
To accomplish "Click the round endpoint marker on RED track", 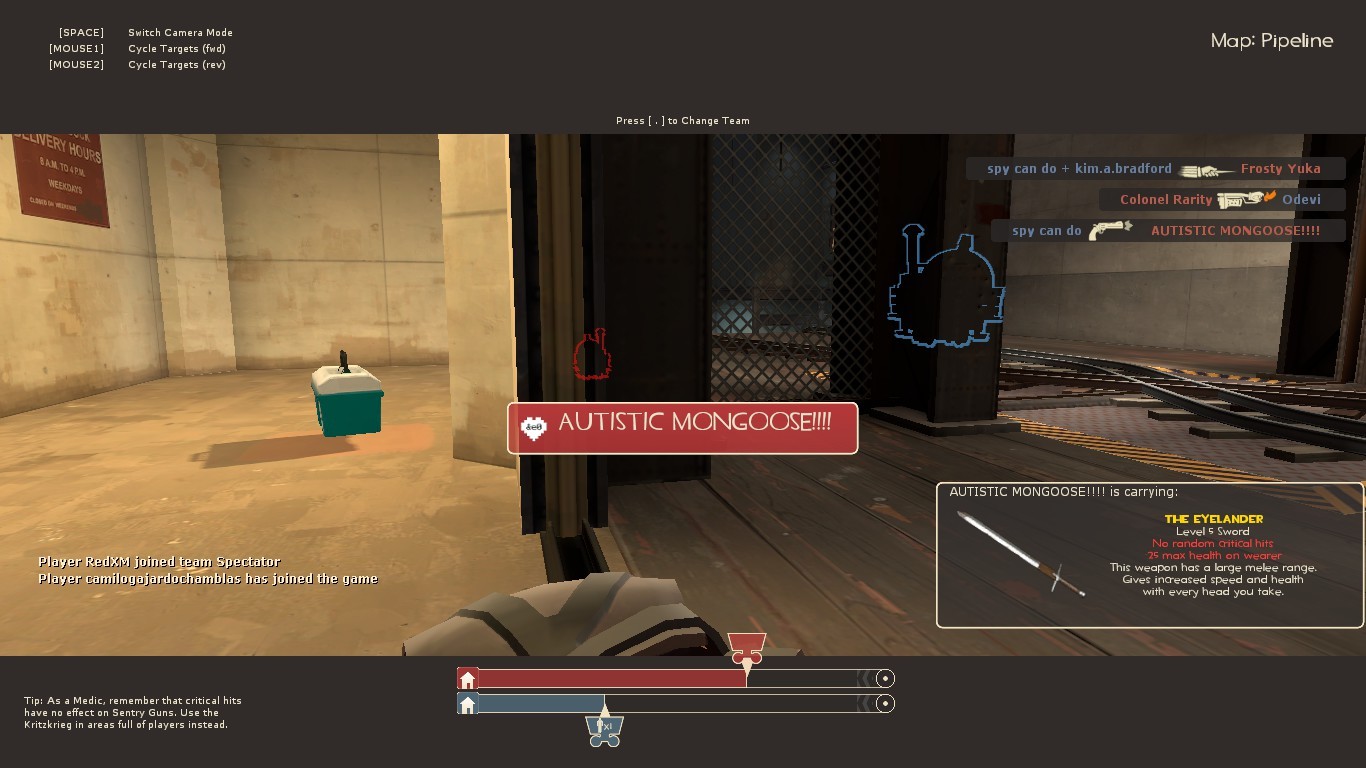I will pyautogui.click(x=885, y=678).
